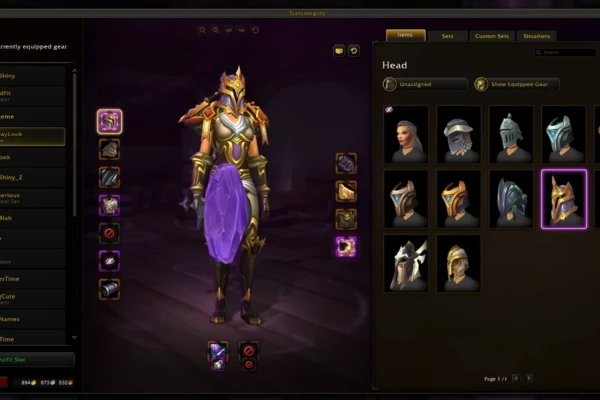Select the head equipment slot icon

pos(110,122)
